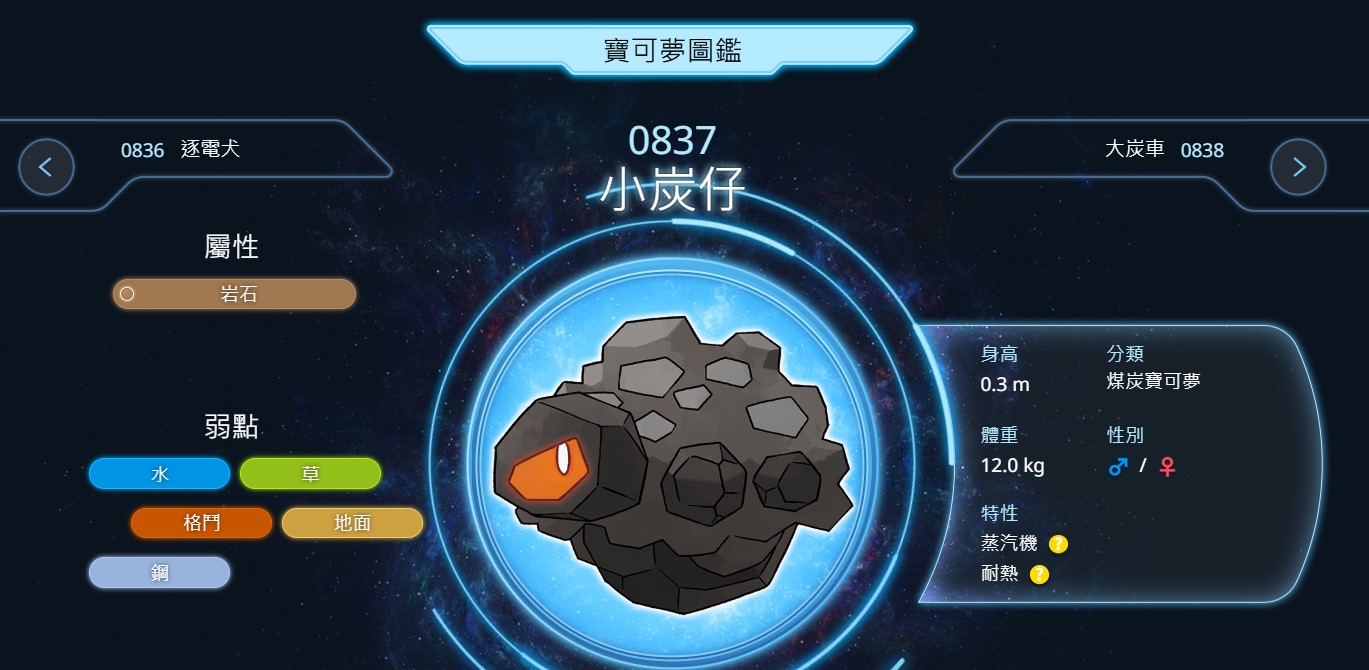Open the 0838 大炭車 entry link
Screen dimensions: 1369x670
[x=1164, y=150]
